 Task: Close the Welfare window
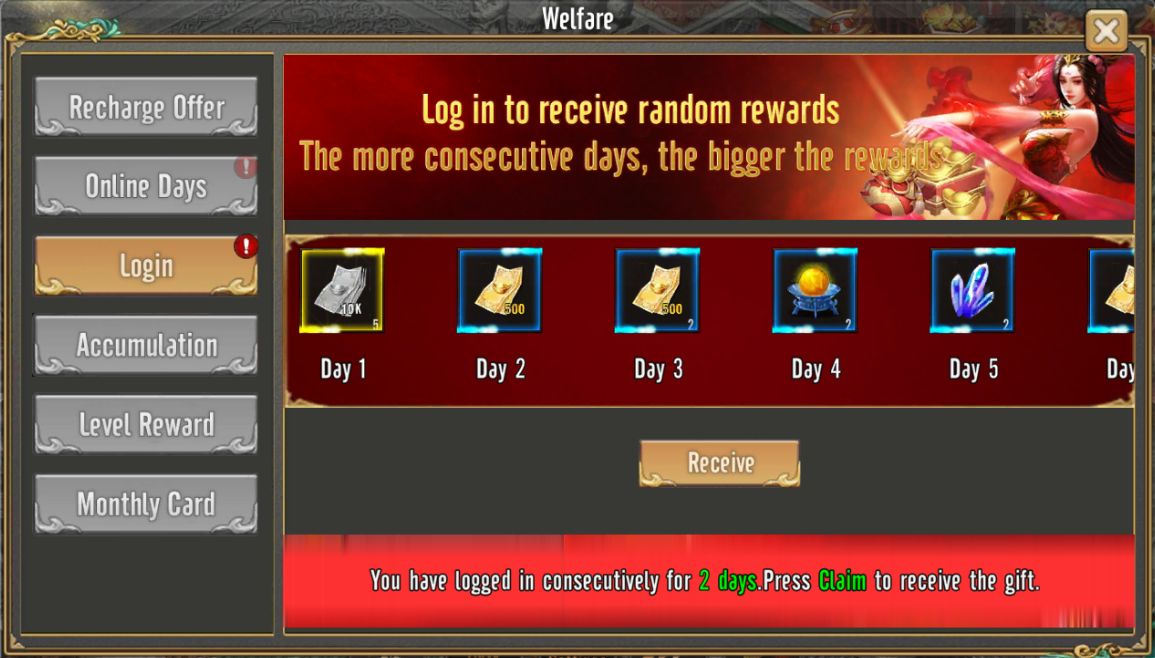(x=1106, y=31)
